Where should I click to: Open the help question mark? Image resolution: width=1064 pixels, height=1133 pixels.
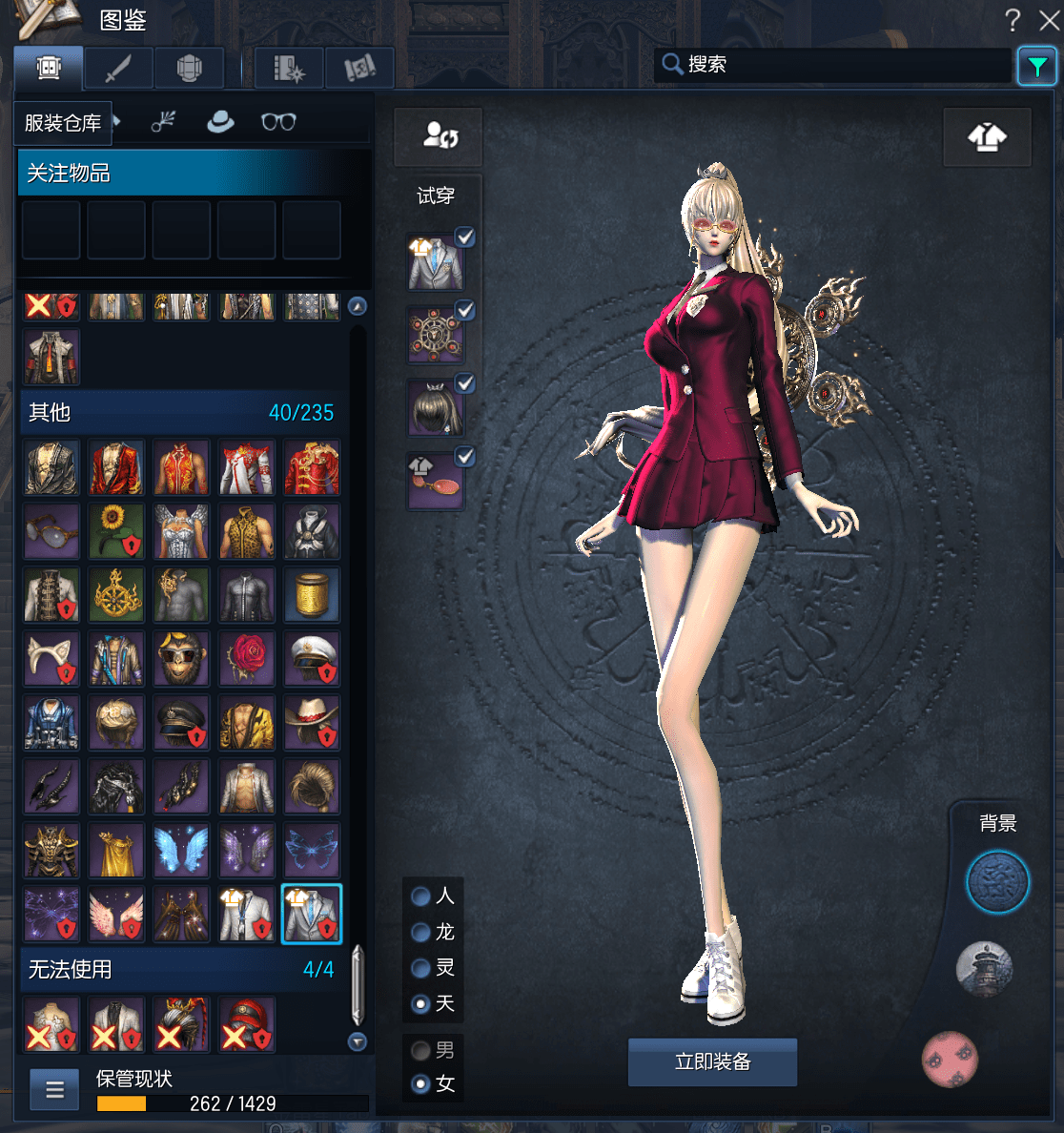[x=1013, y=20]
